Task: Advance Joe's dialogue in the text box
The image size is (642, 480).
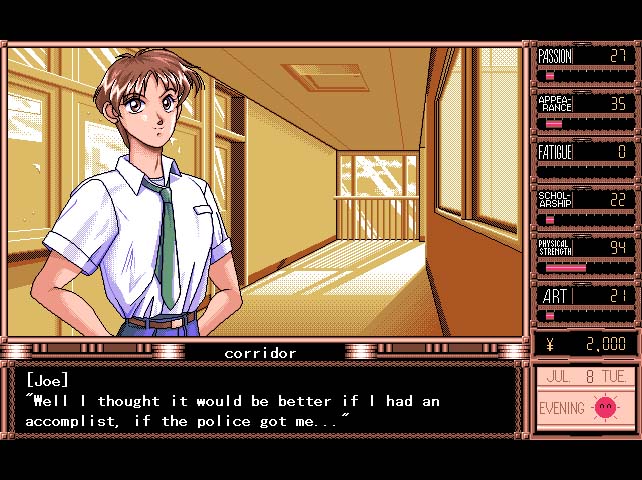Action: coord(263,402)
